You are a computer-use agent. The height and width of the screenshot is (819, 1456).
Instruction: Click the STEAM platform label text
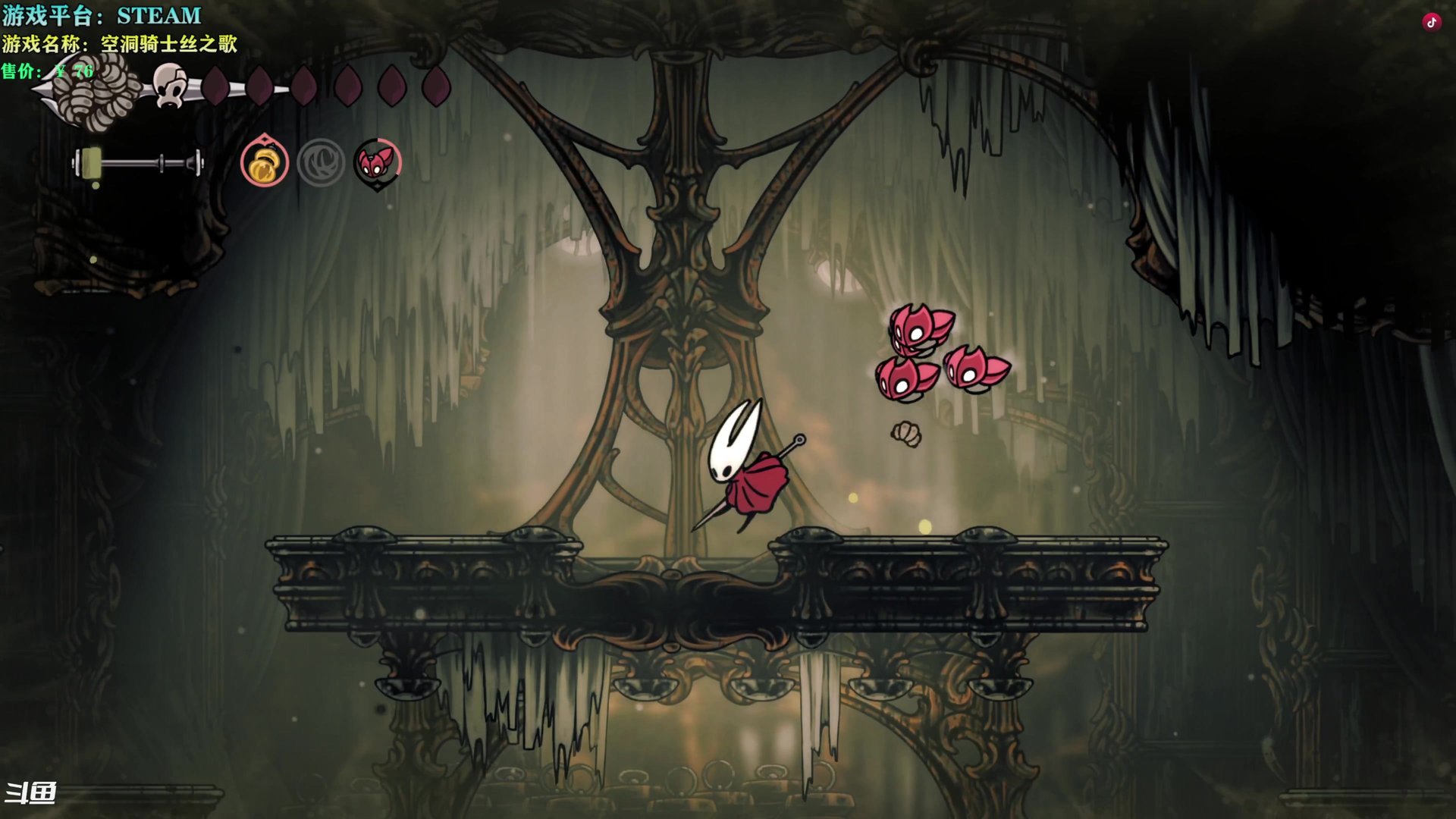tap(158, 13)
